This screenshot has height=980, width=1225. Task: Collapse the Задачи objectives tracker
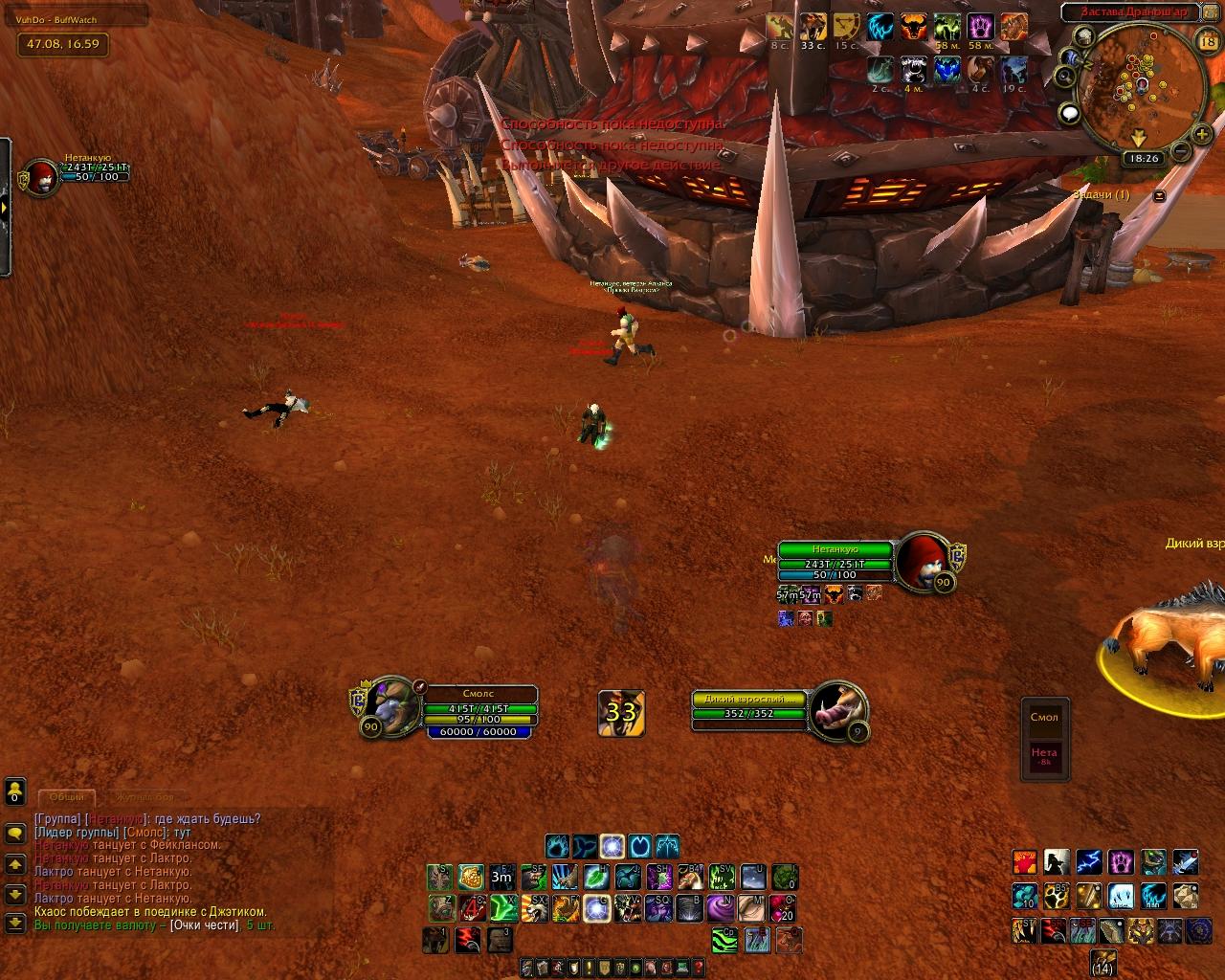pyautogui.click(x=1160, y=195)
